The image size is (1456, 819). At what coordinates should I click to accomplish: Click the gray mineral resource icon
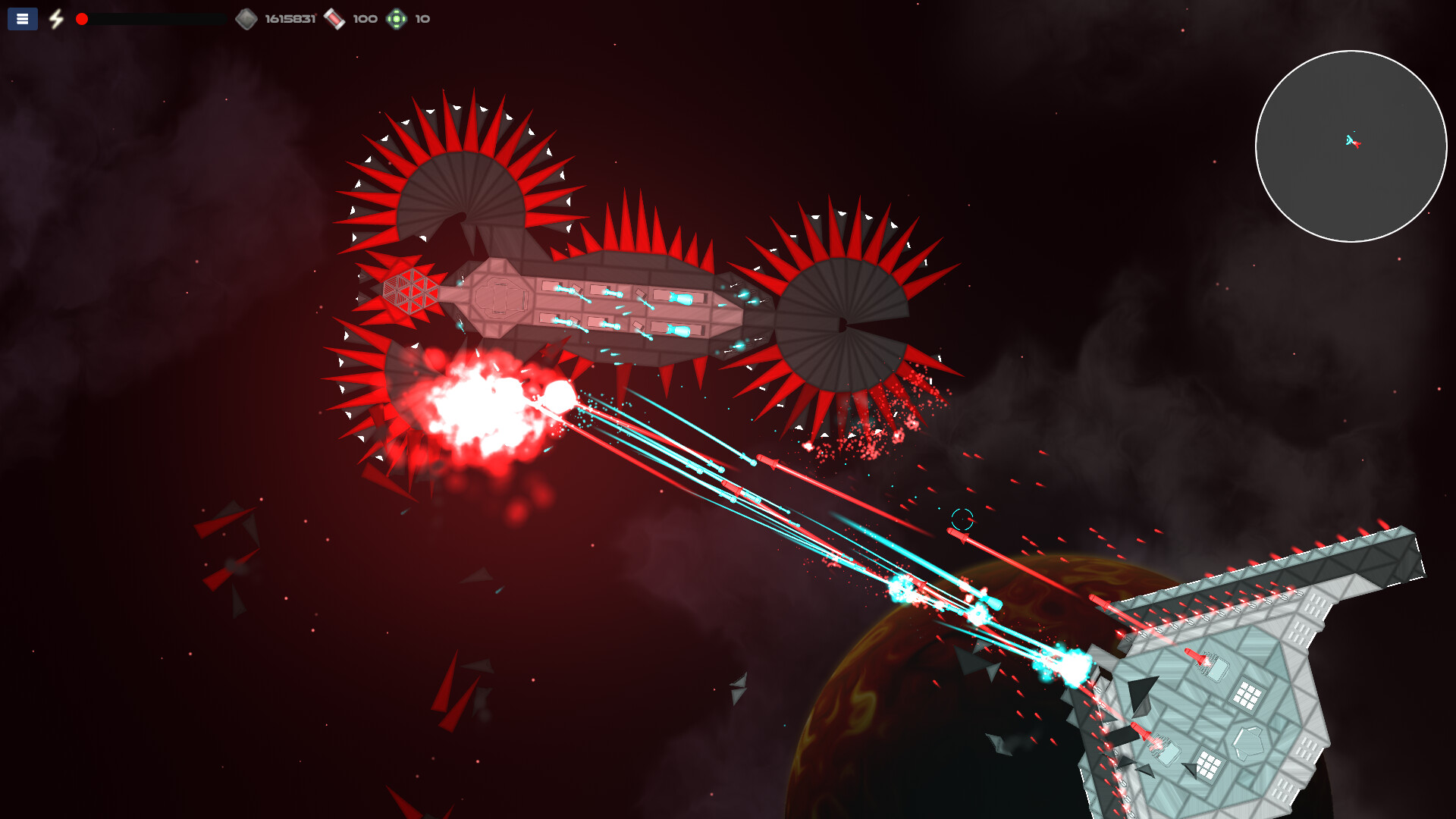[x=247, y=18]
